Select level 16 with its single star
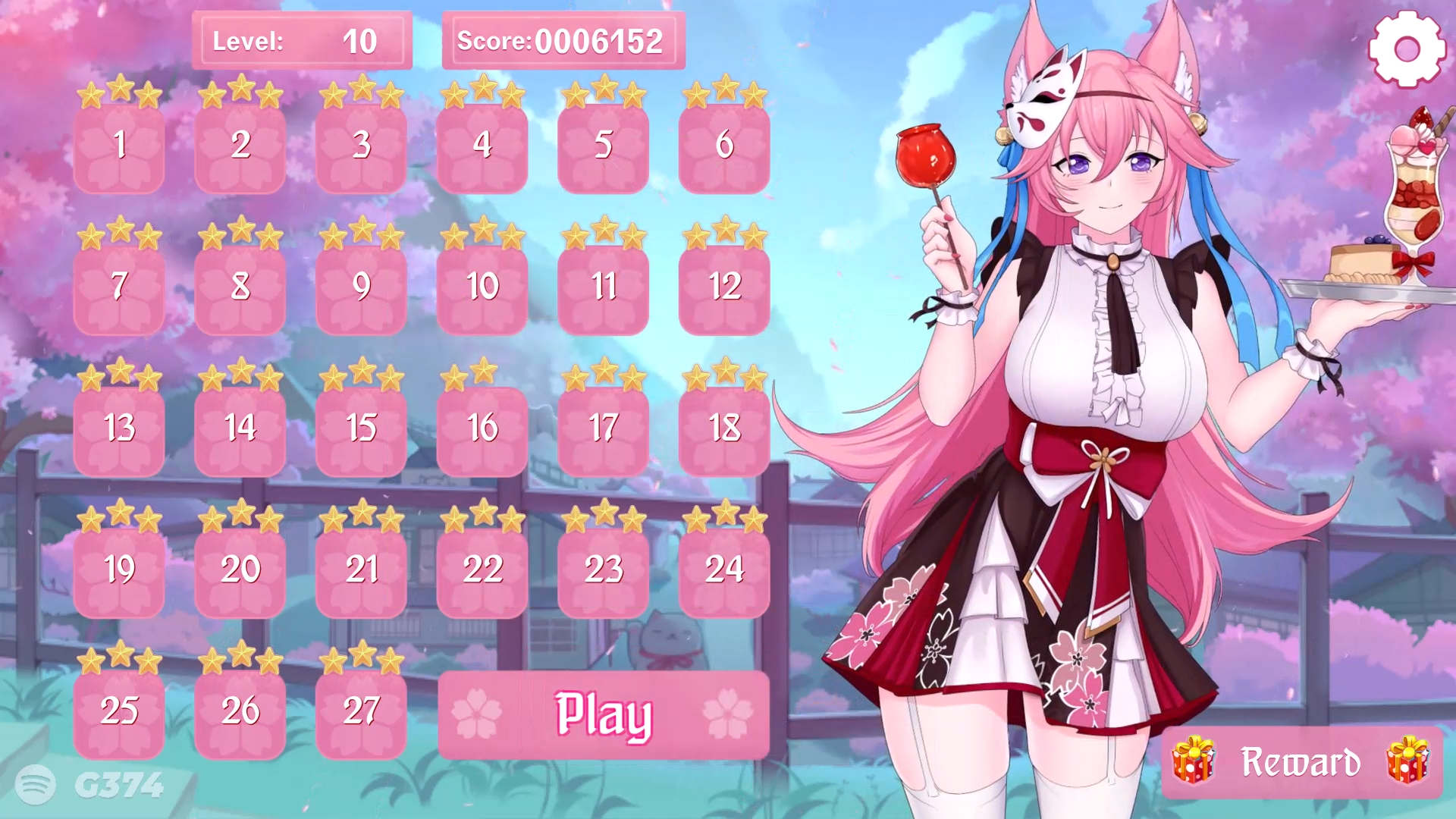The width and height of the screenshot is (1456, 819). click(482, 426)
